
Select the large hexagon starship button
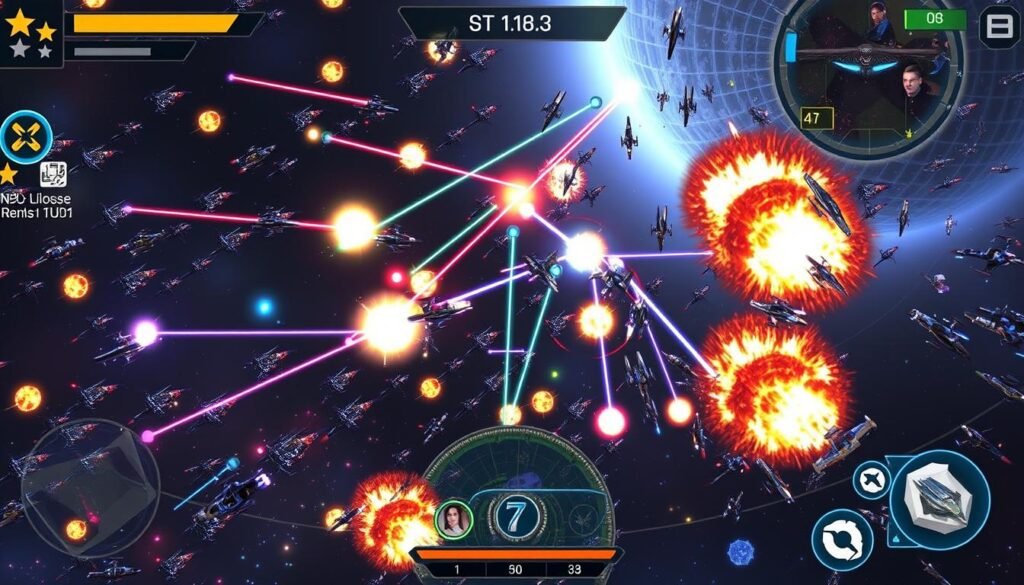tap(939, 499)
